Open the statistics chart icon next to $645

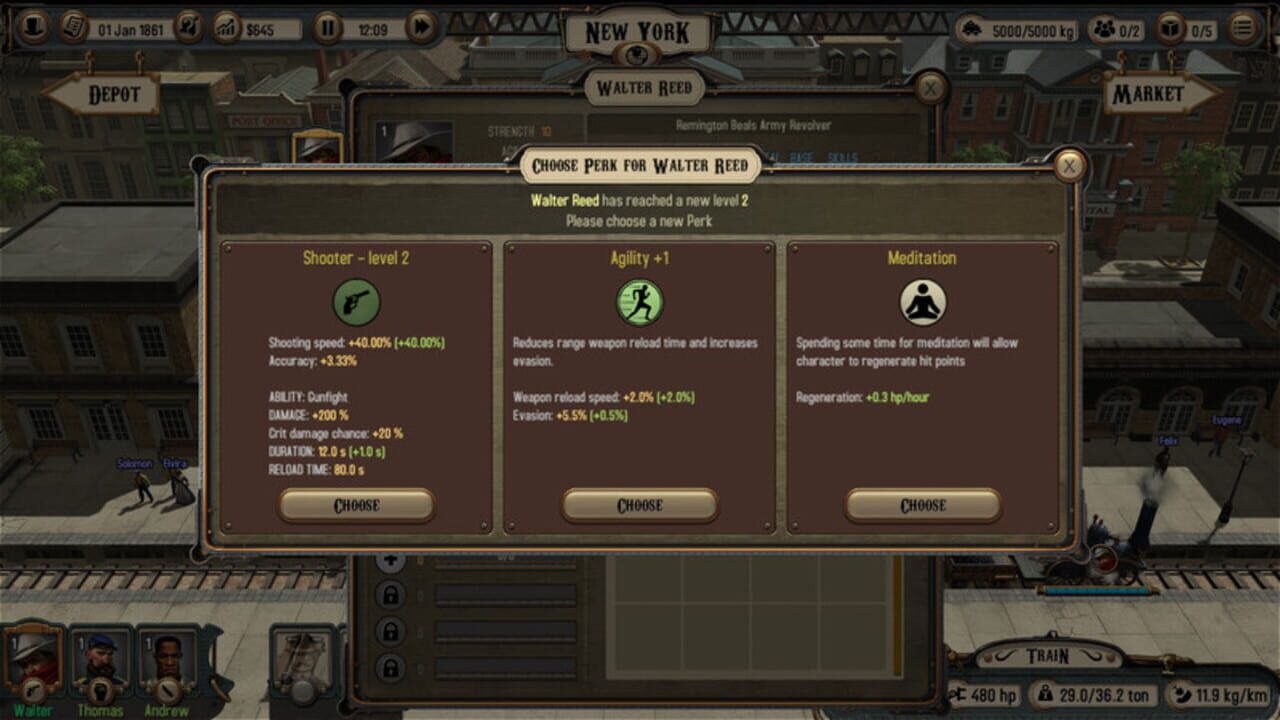[x=227, y=28]
